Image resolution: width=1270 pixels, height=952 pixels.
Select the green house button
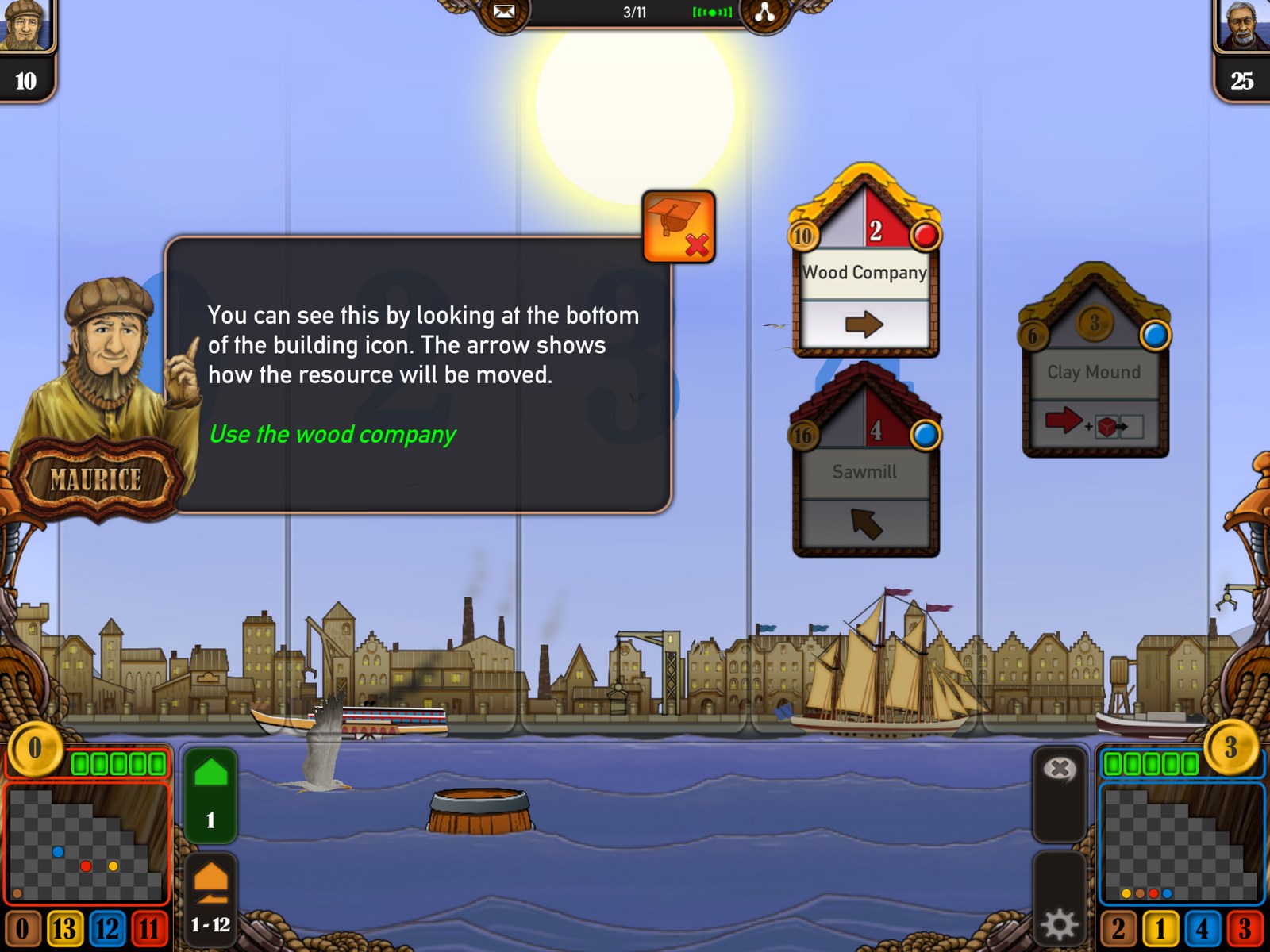210,793
